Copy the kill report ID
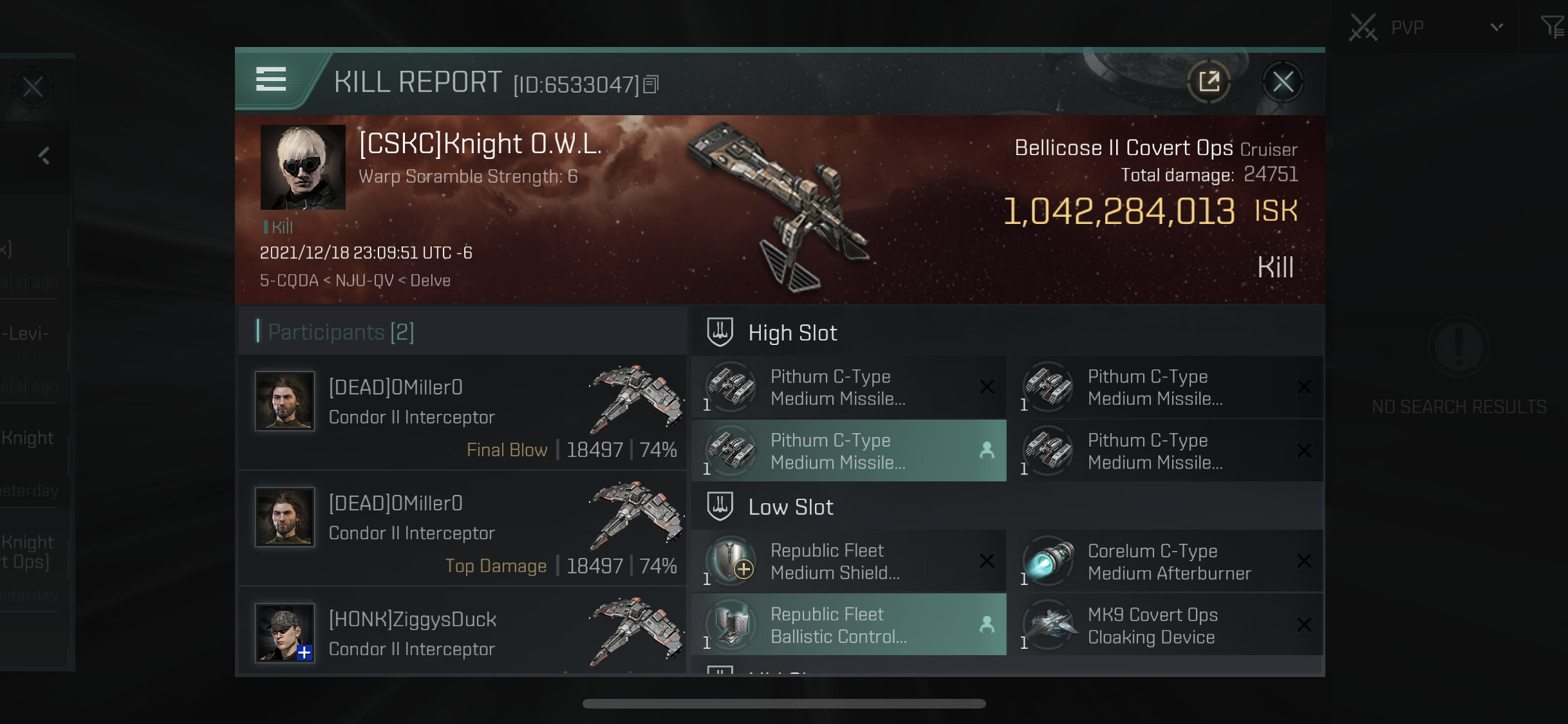 [x=651, y=84]
